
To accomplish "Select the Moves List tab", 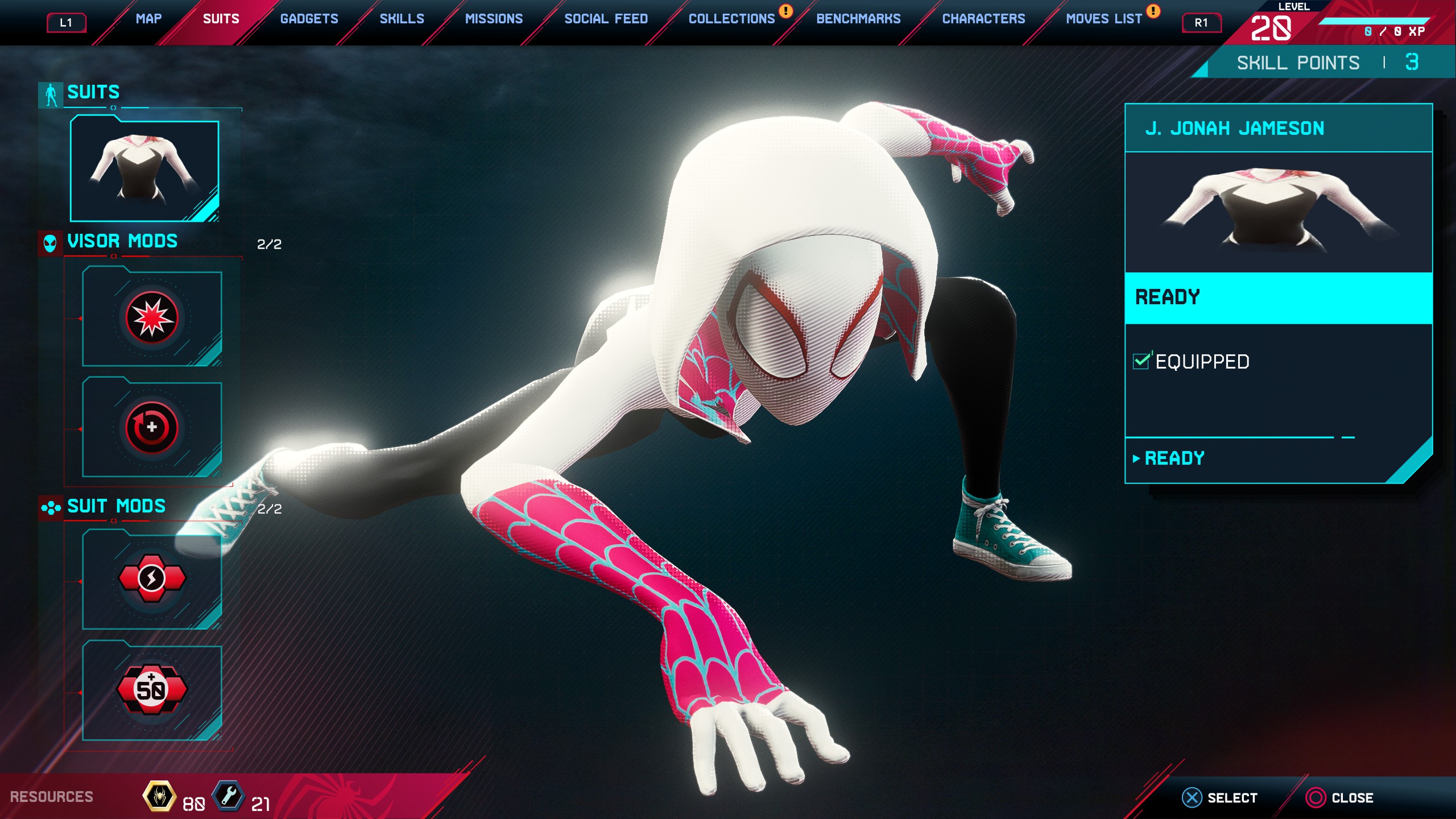I will (1103, 19).
